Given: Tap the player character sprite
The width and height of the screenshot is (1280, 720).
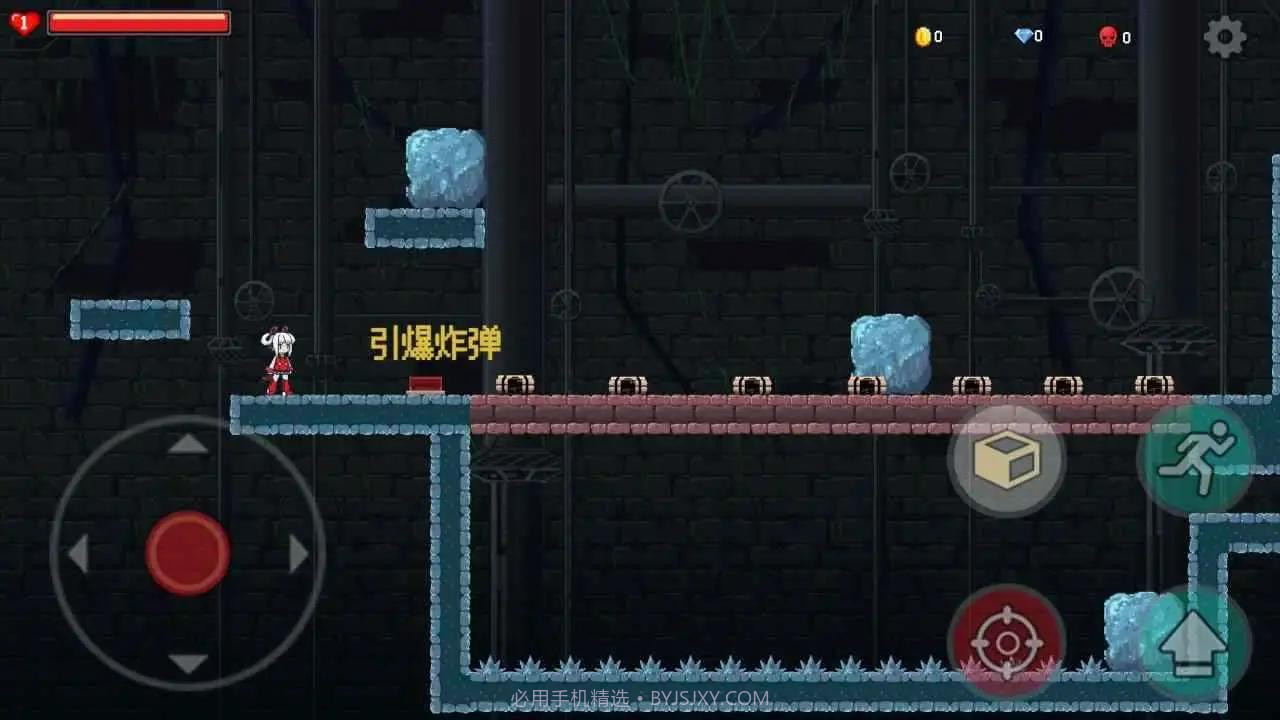Looking at the screenshot, I should pos(277,360).
